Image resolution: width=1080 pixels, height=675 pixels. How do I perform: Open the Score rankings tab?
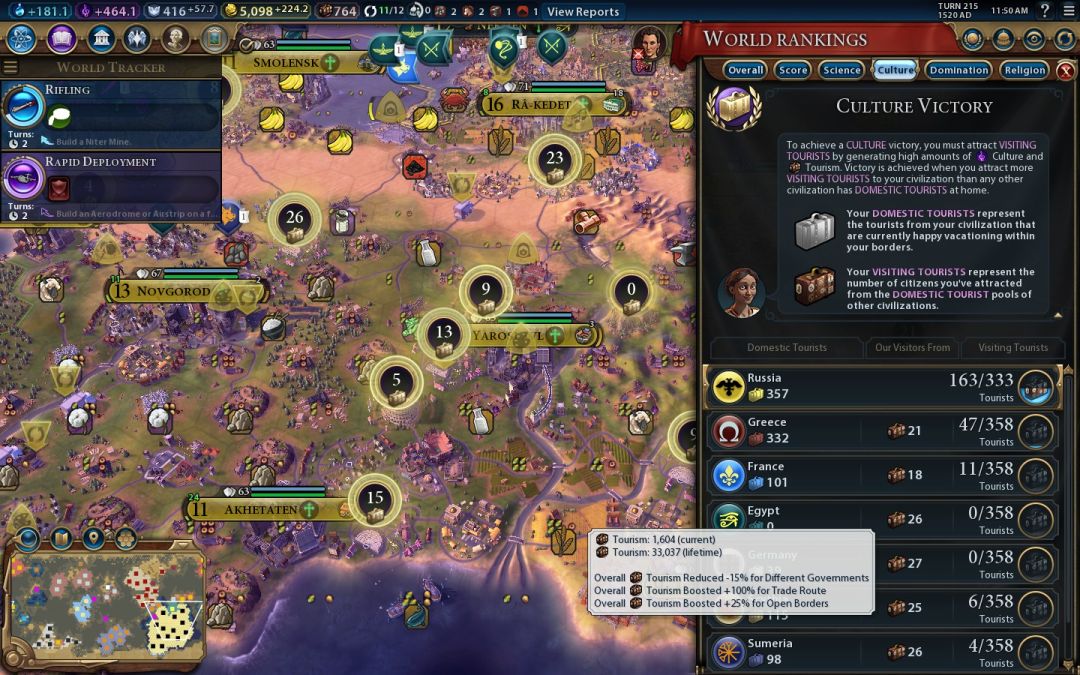tap(793, 70)
